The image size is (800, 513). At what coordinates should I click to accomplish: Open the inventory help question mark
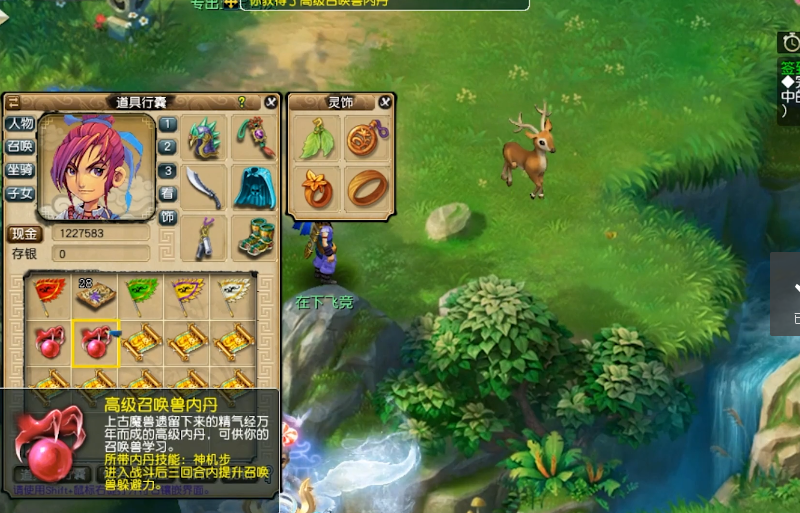pyautogui.click(x=241, y=102)
